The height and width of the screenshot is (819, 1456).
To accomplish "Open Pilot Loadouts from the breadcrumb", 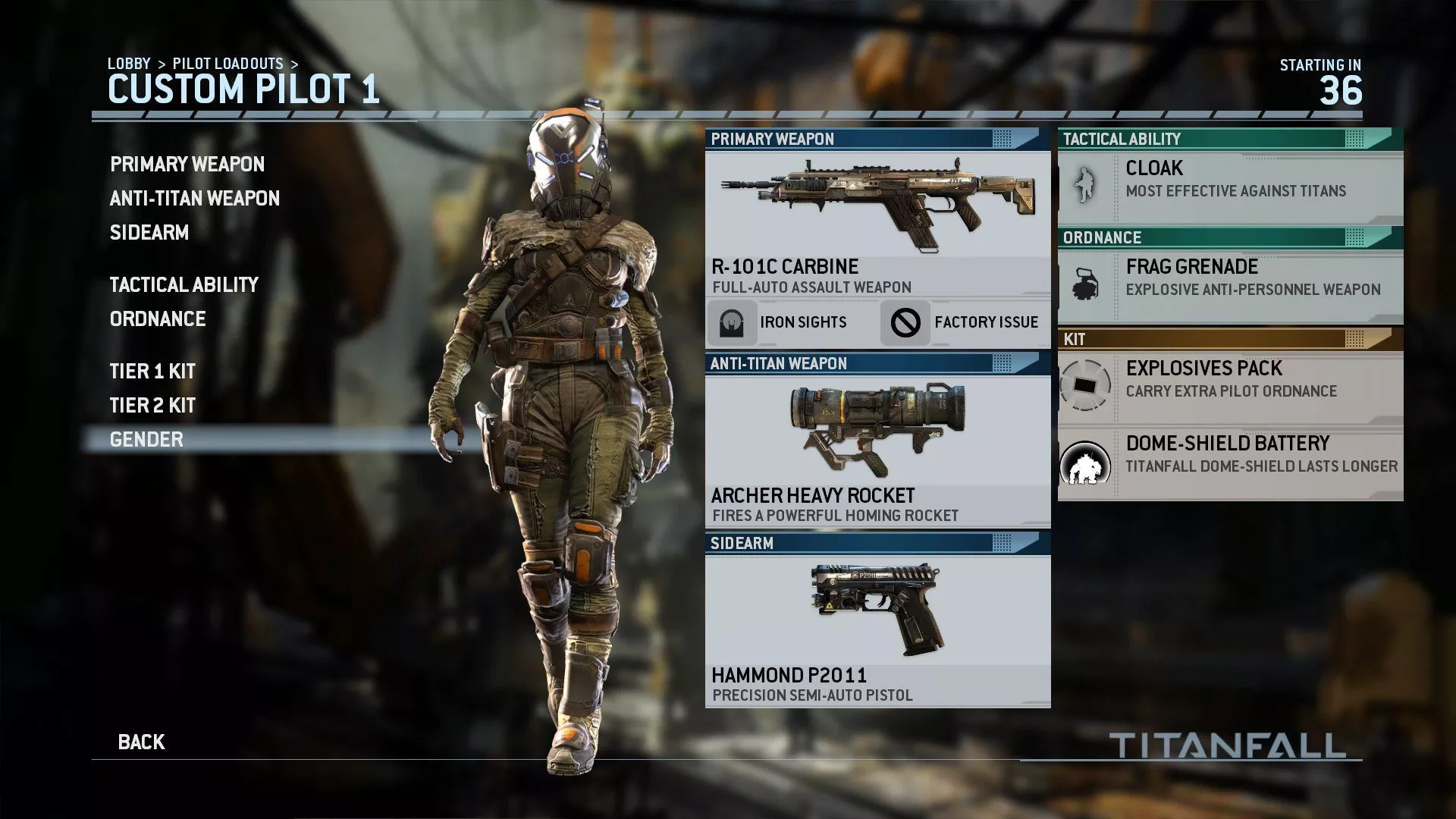I will (229, 64).
